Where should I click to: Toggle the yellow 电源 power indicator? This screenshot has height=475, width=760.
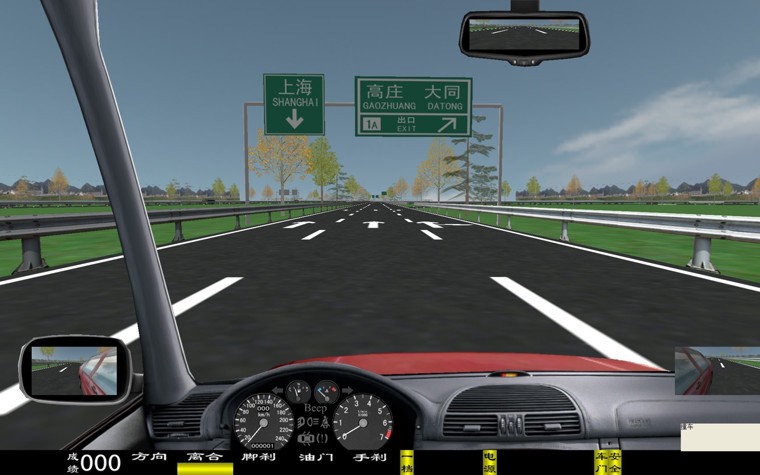point(489,462)
